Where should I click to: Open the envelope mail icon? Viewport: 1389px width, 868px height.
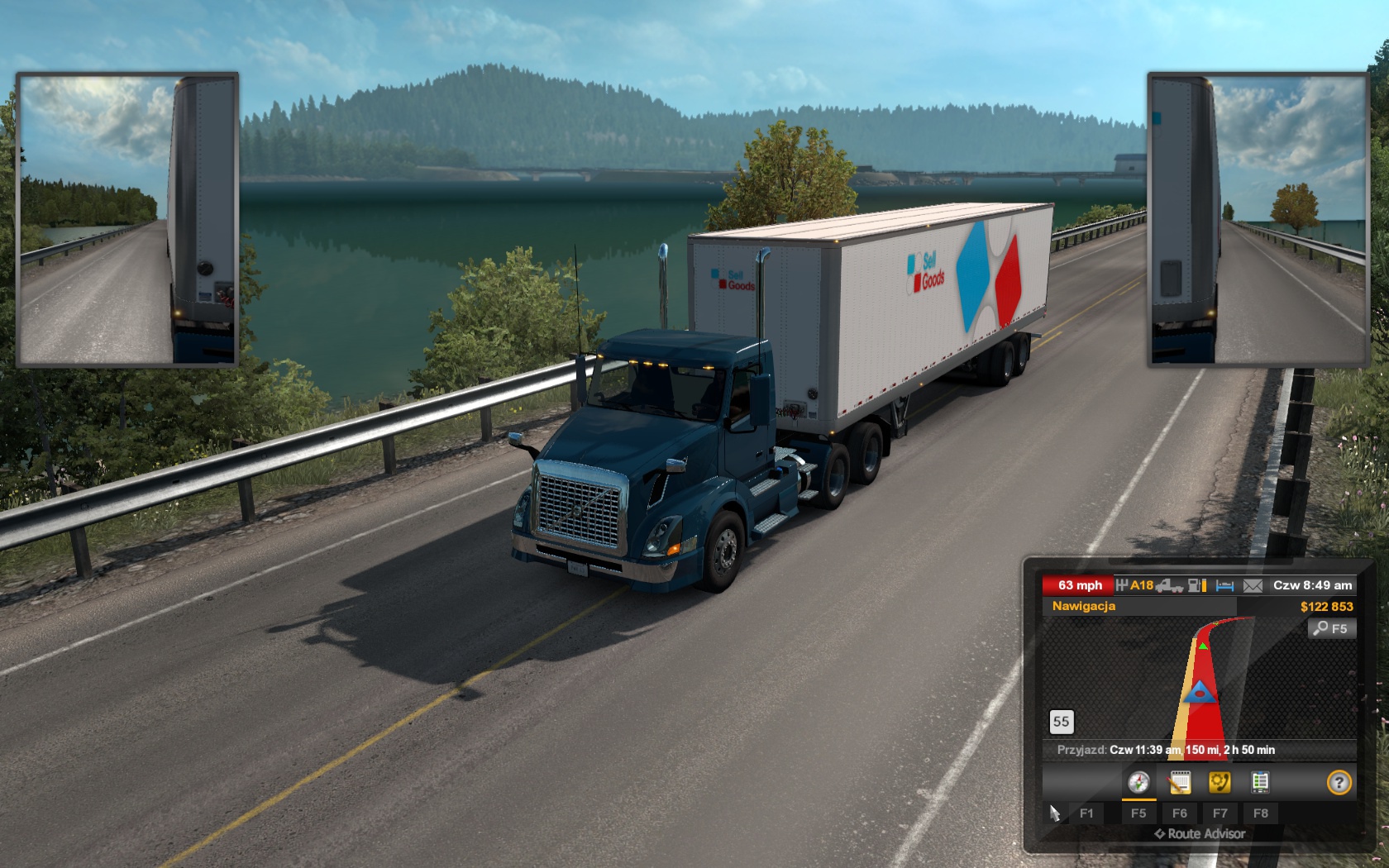point(1253,585)
